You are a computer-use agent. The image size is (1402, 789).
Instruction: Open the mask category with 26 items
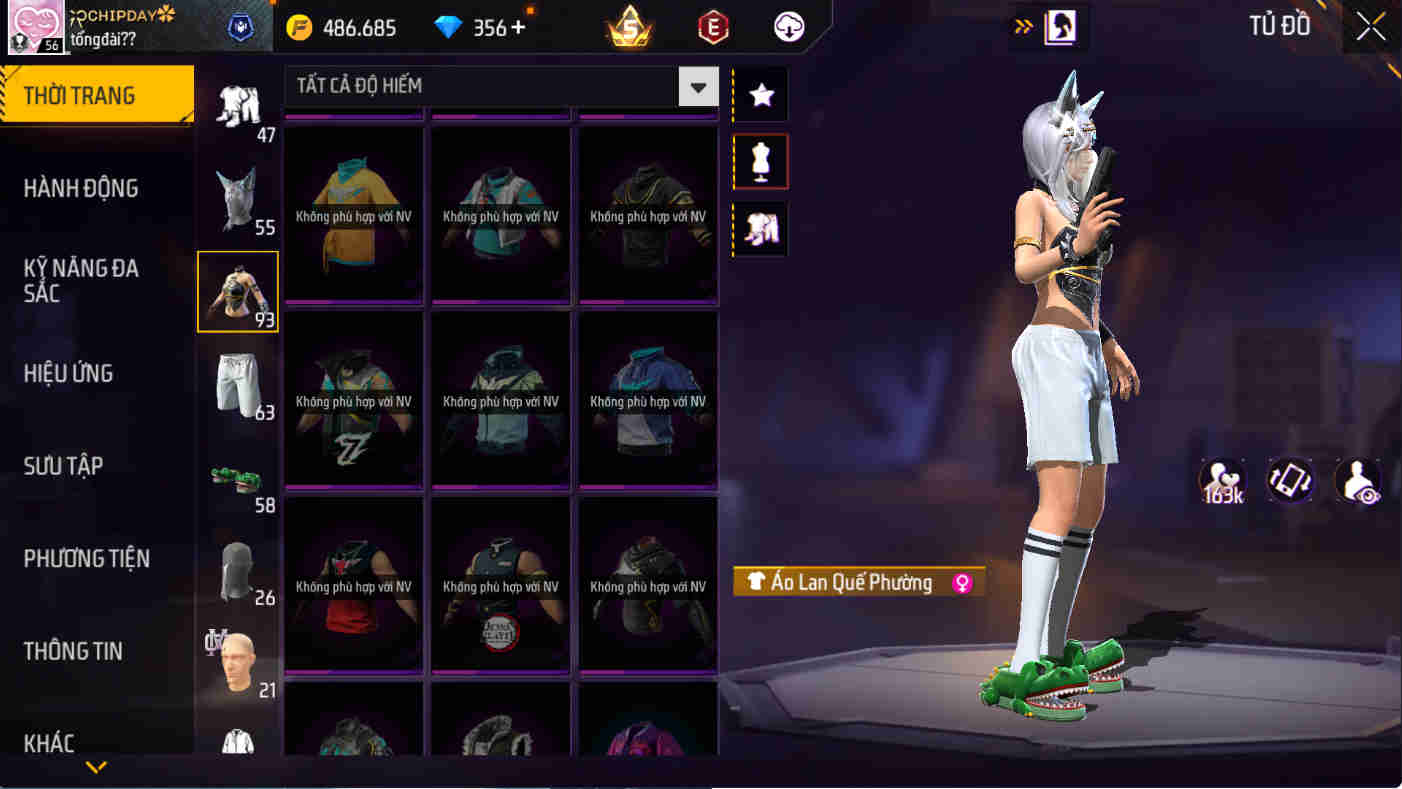[238, 570]
